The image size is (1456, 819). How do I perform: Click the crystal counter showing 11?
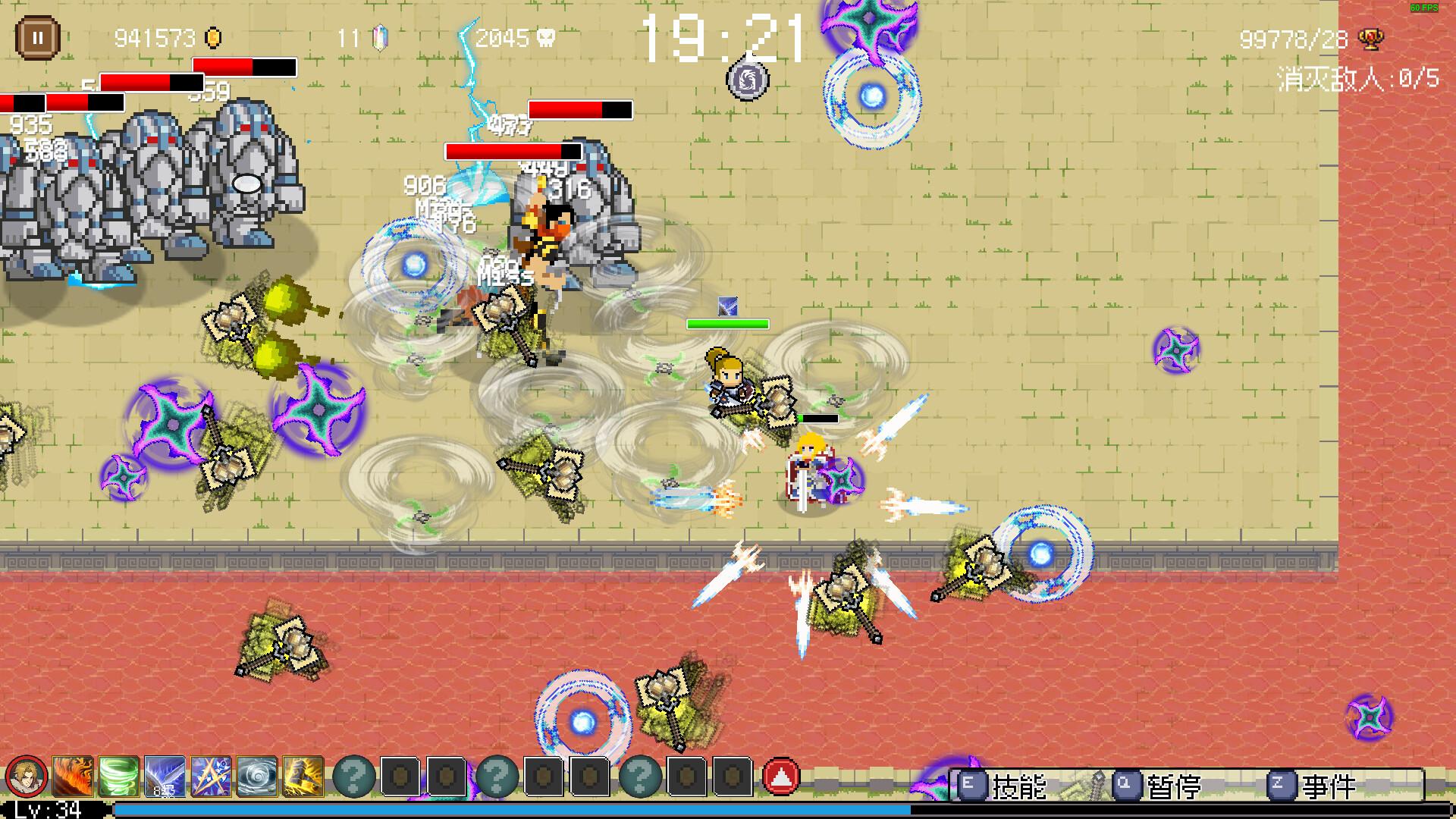(379, 36)
